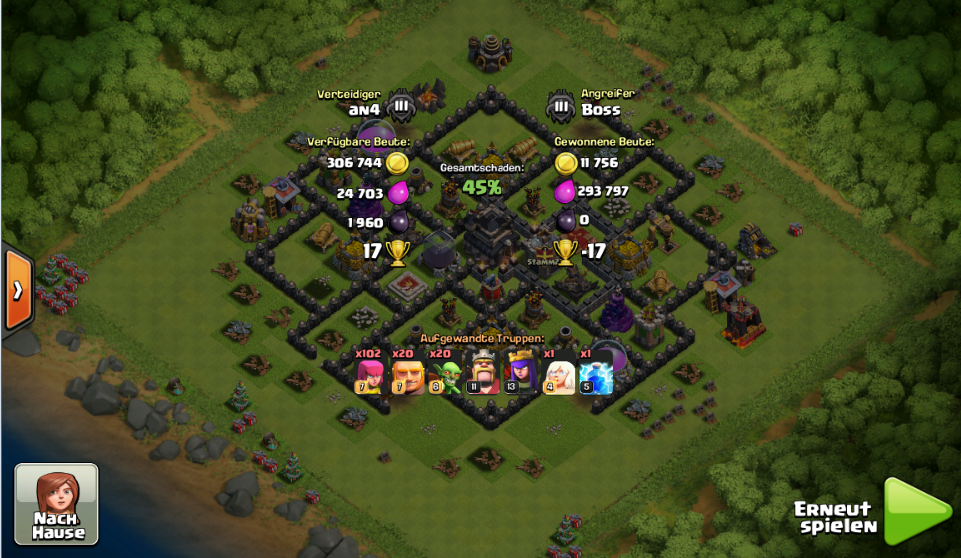Open defender aN4's clan badge
Screen dimensions: 961x558
point(400,105)
